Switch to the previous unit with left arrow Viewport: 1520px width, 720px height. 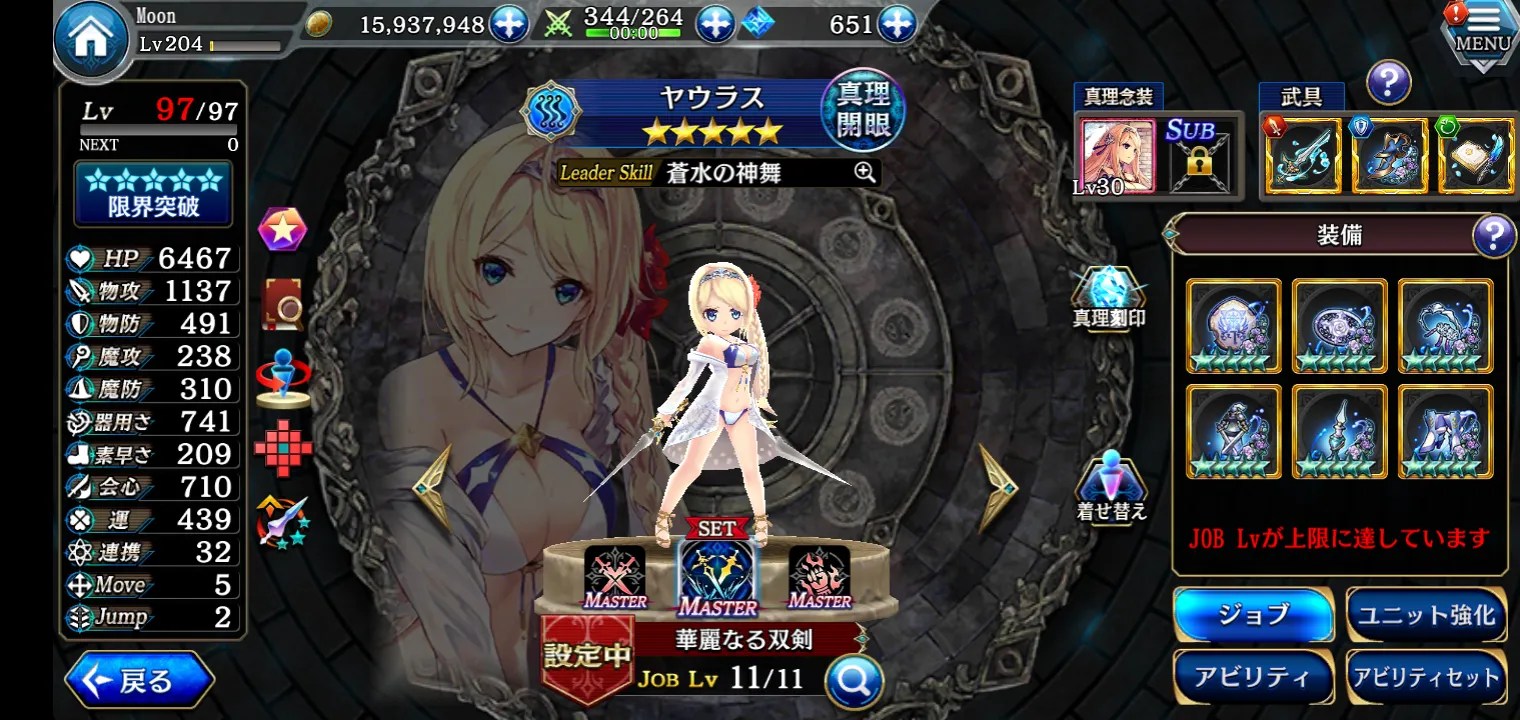point(434,487)
